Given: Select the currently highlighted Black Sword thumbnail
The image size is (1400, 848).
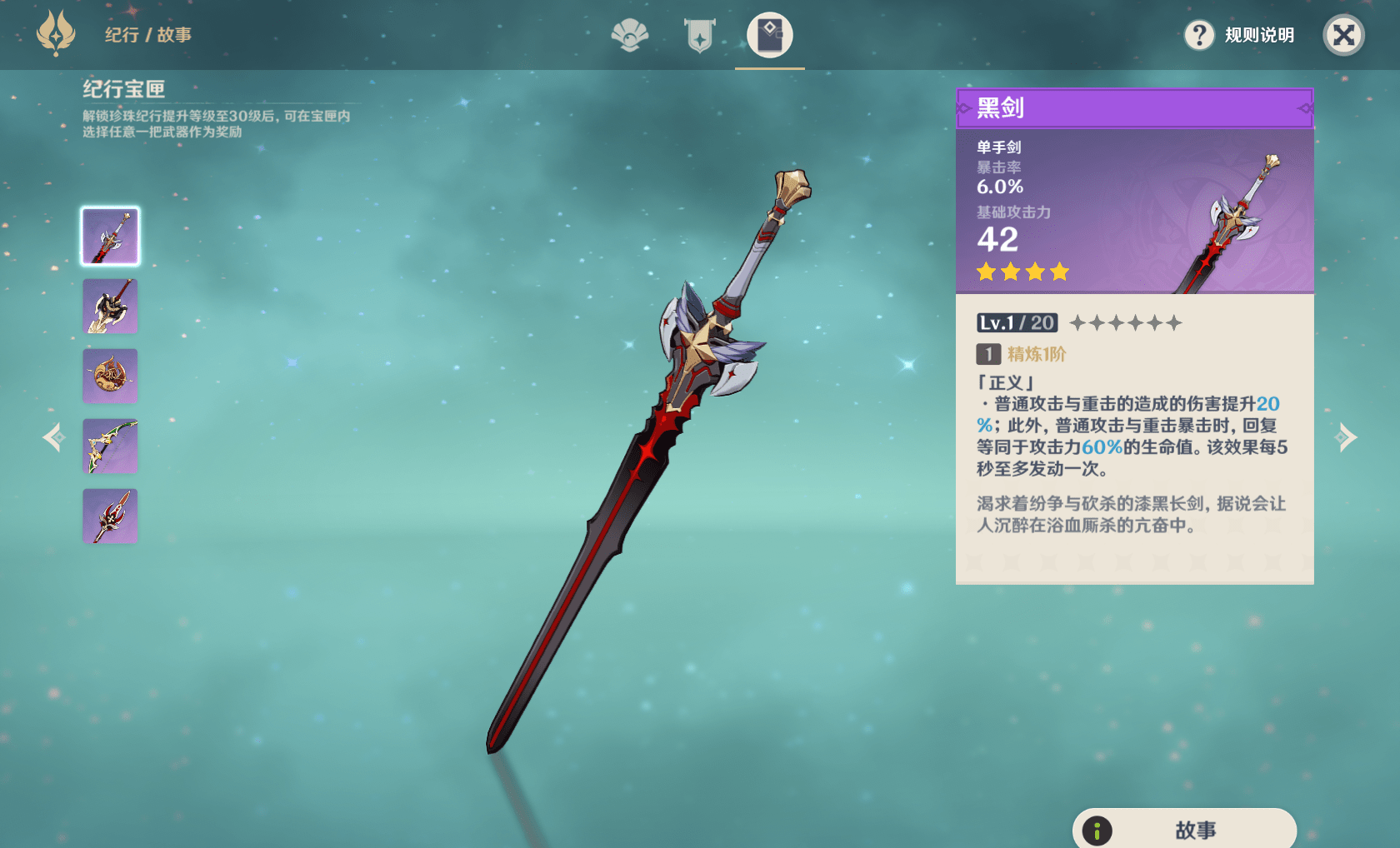Looking at the screenshot, I should pos(109,236).
